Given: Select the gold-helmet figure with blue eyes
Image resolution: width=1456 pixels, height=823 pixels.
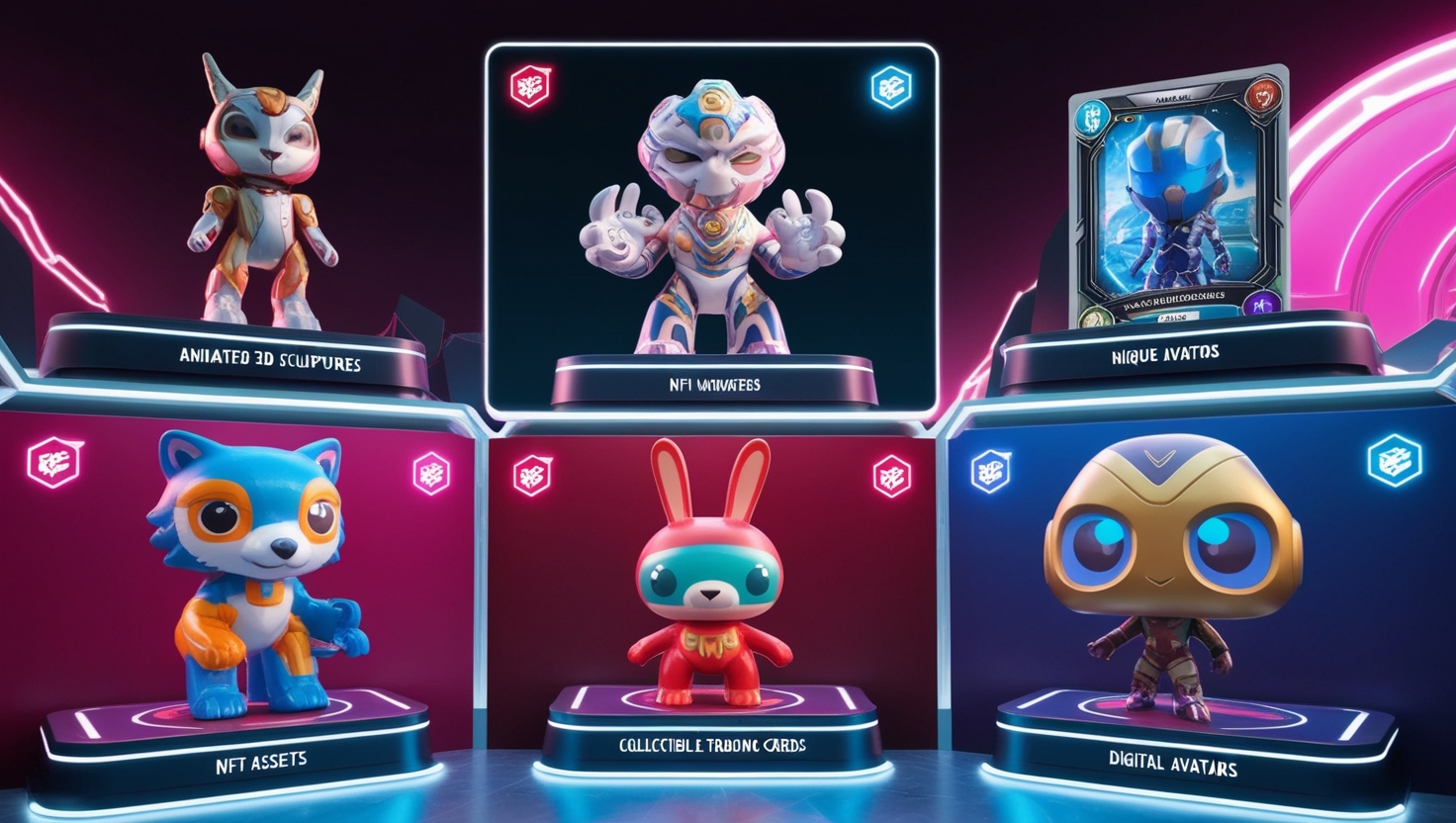Looking at the screenshot, I should click(x=1172, y=564).
